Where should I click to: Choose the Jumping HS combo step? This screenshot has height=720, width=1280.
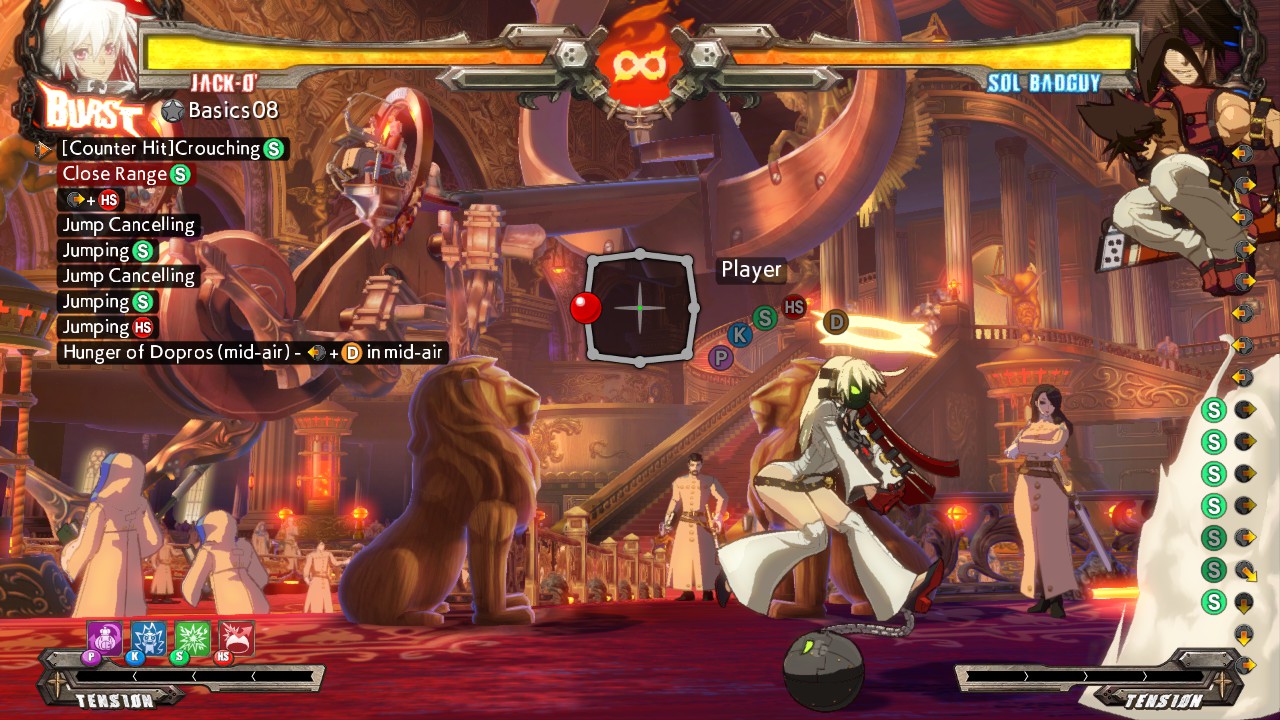(x=108, y=327)
